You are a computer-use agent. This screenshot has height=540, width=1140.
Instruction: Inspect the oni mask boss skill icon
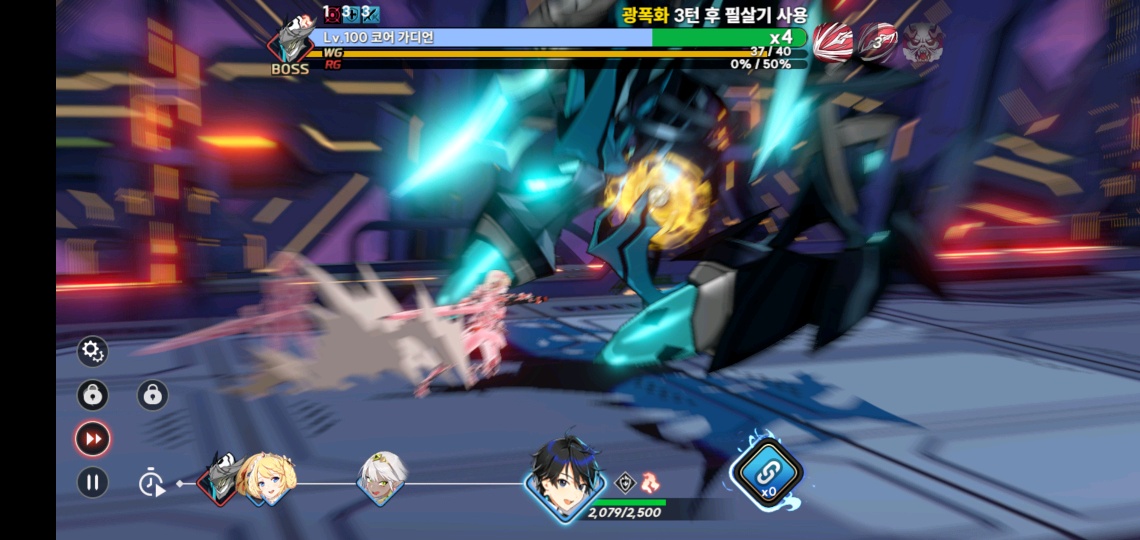[x=923, y=43]
